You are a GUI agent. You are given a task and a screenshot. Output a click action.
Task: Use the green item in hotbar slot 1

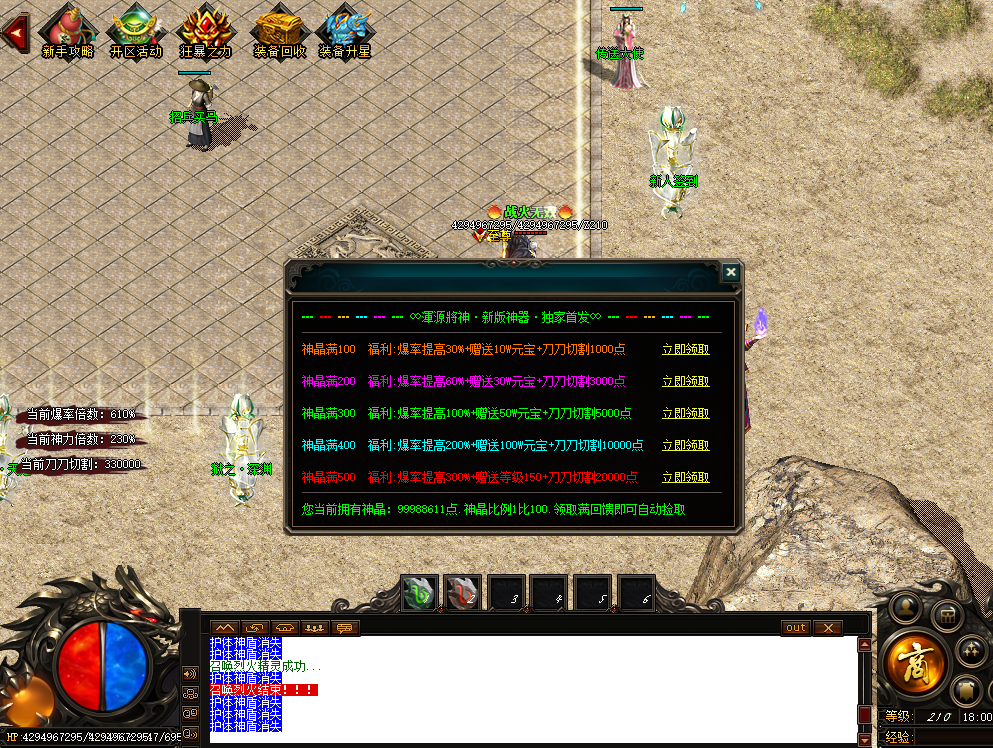point(418,593)
